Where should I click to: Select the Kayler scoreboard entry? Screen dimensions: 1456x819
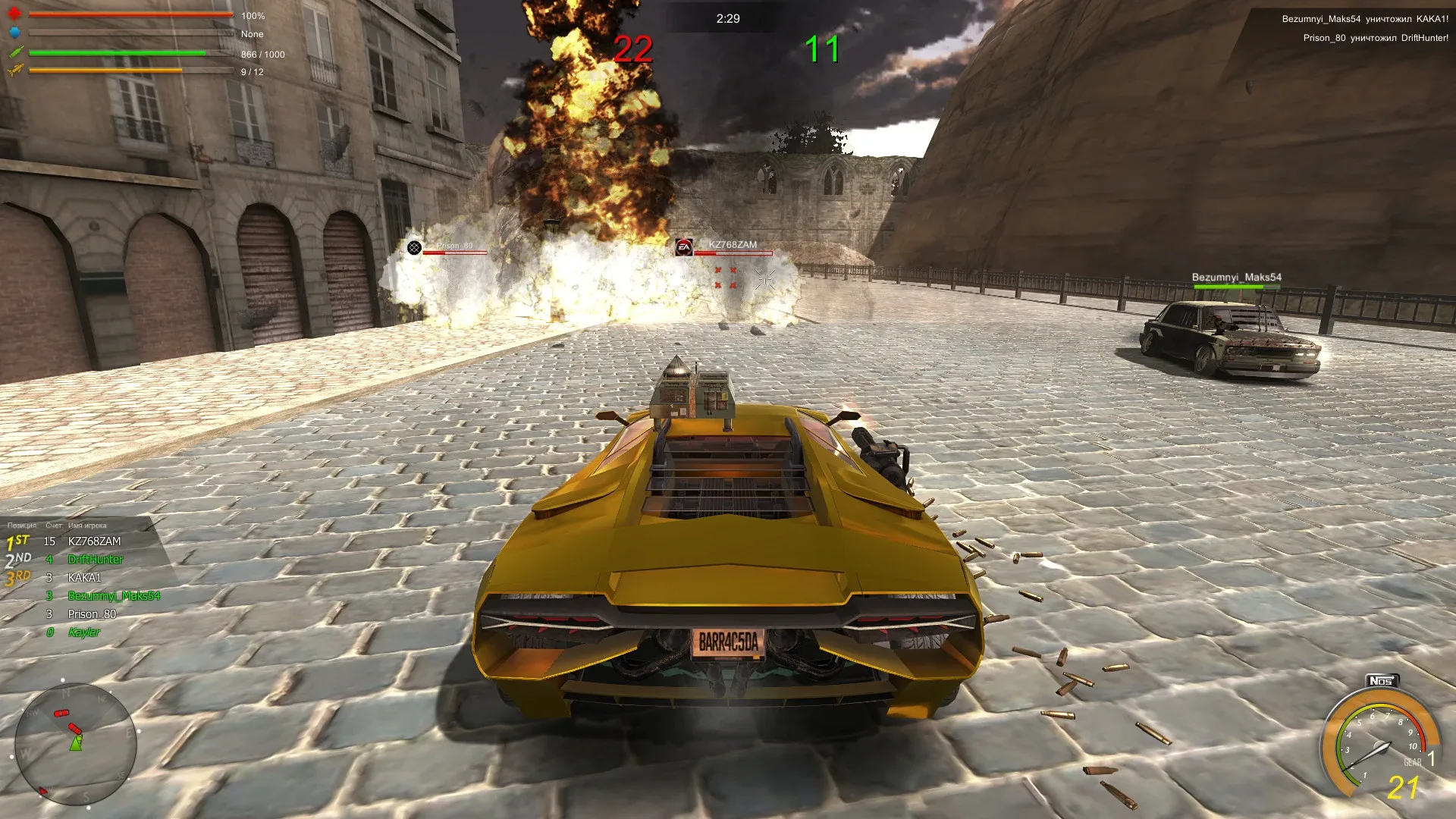click(86, 632)
